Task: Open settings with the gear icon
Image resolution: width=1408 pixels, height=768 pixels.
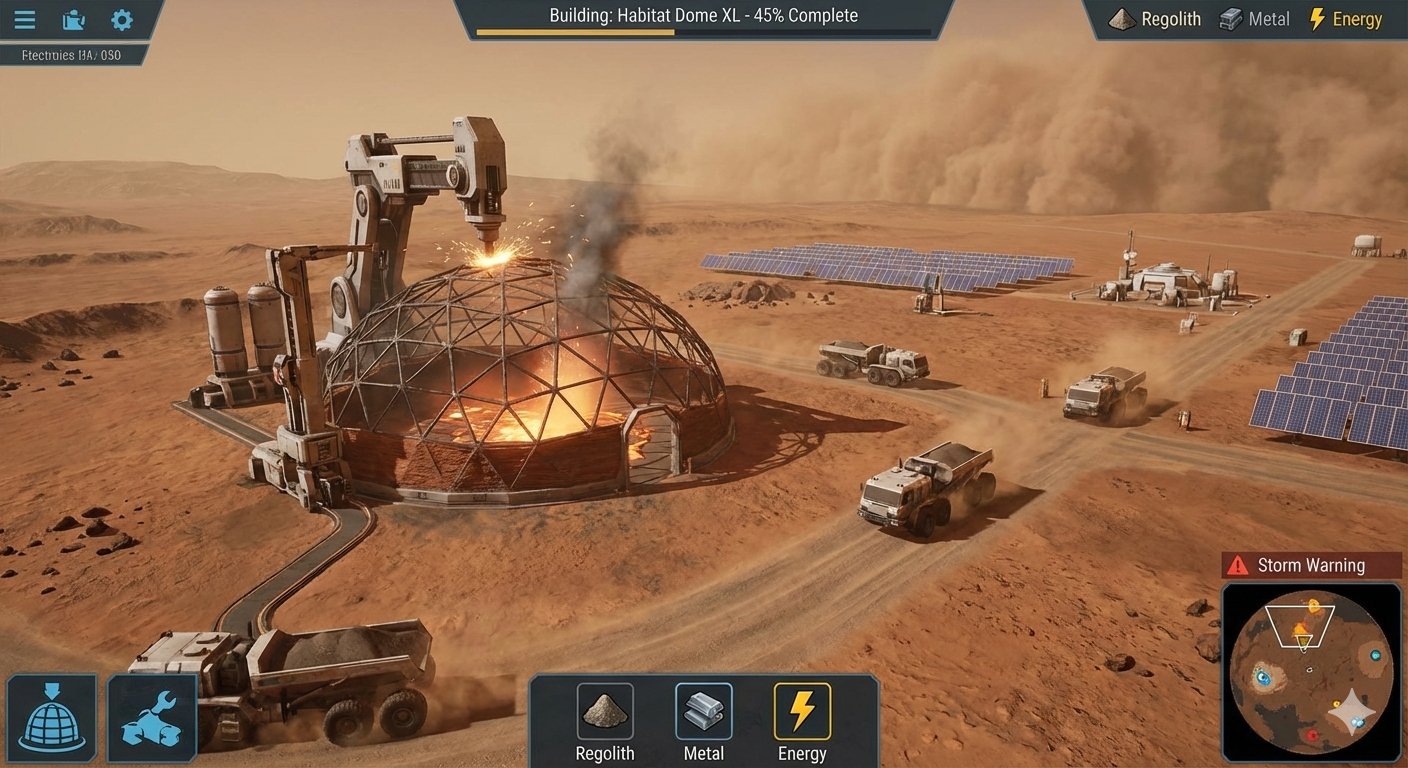Action: pyautogui.click(x=122, y=20)
